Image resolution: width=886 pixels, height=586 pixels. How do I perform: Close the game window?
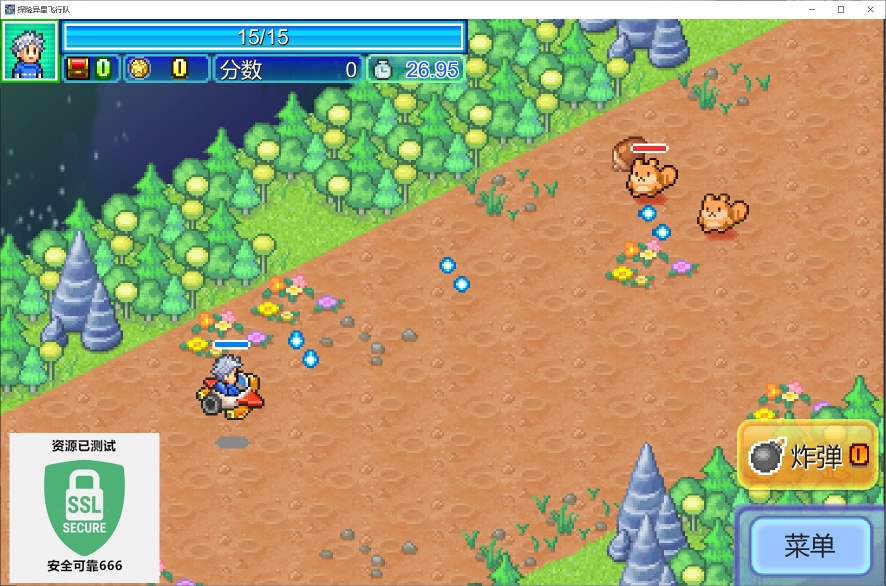868,9
